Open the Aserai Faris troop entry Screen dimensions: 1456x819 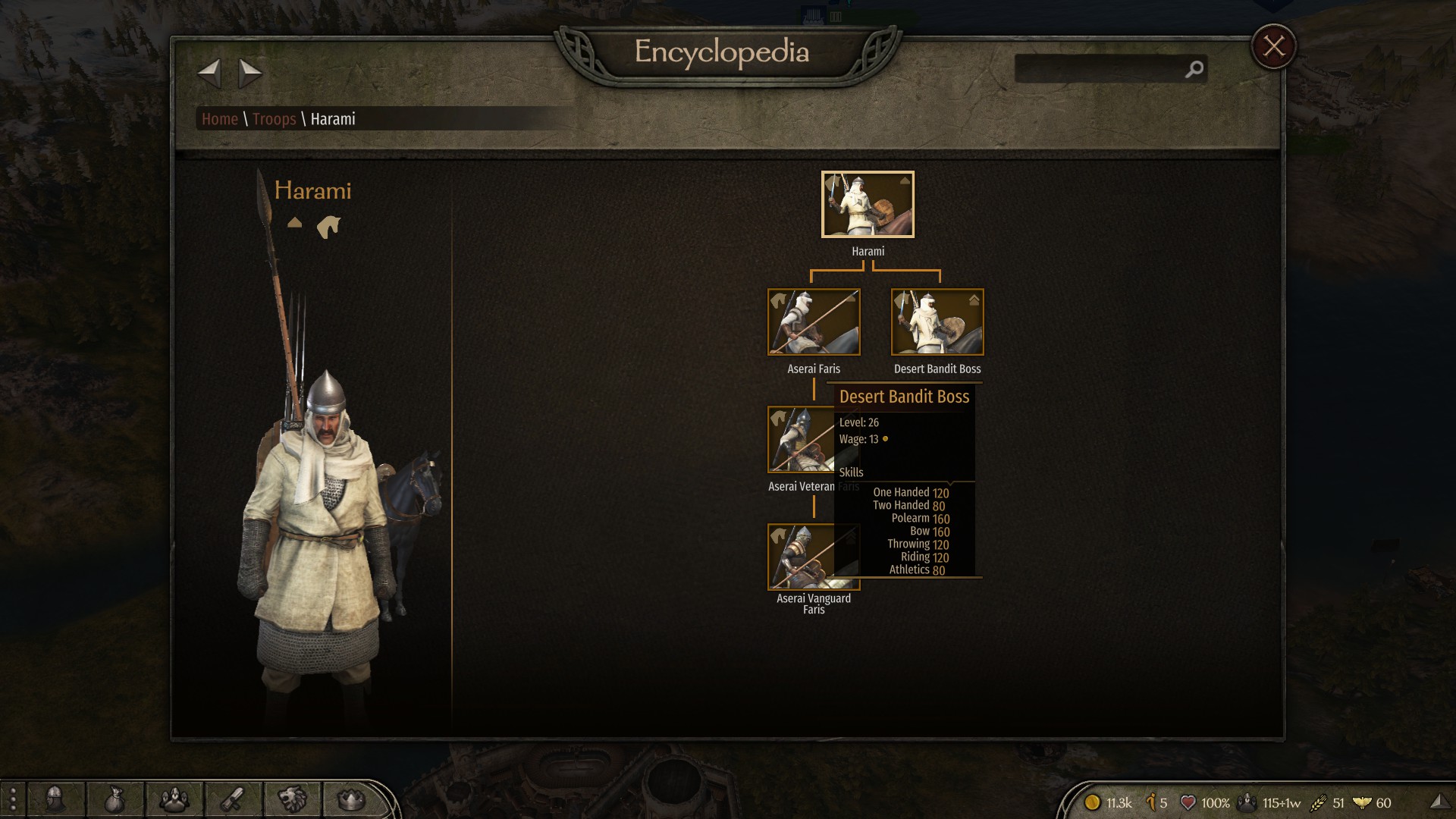[814, 322]
